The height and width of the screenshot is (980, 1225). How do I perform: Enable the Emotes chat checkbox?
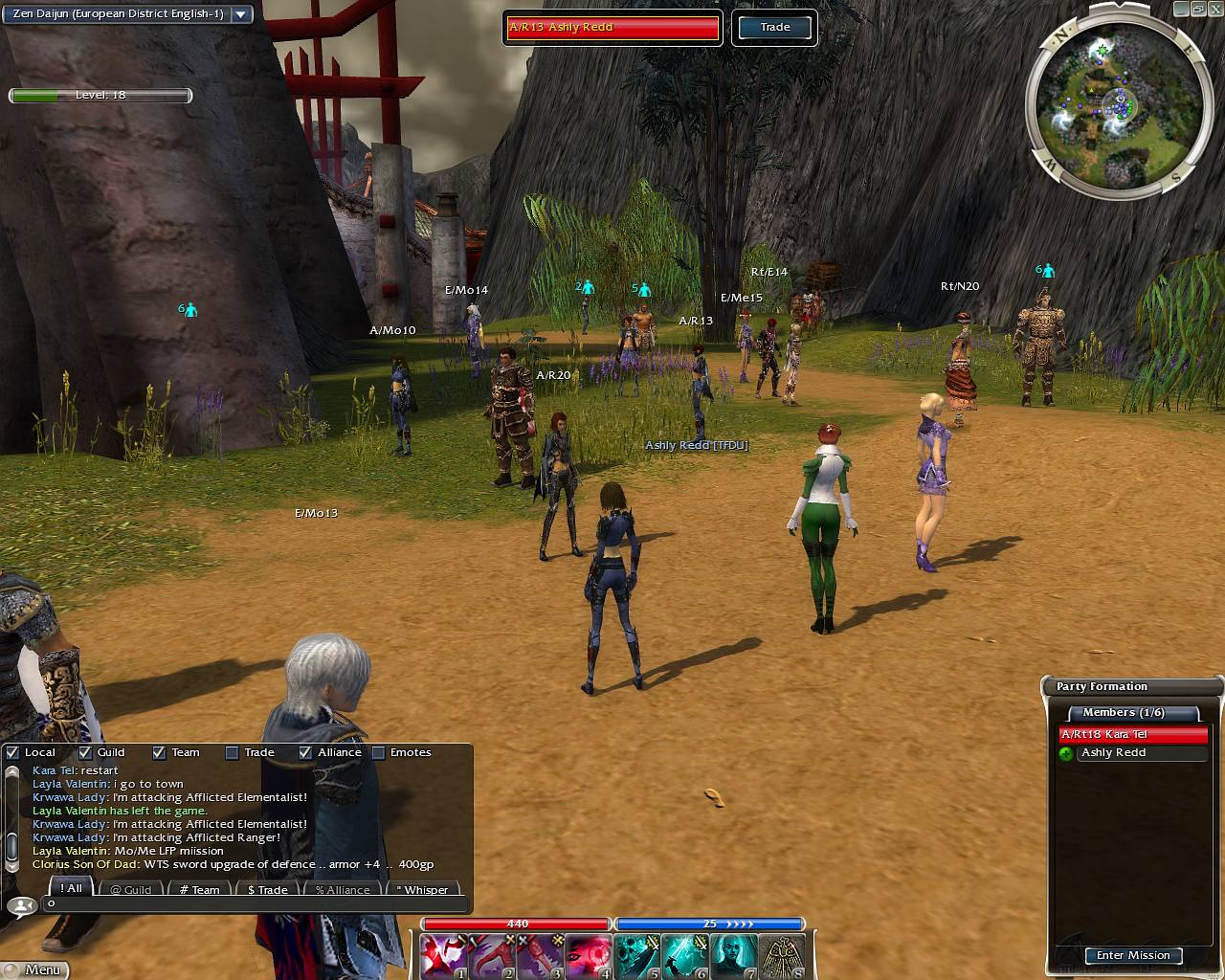[378, 752]
